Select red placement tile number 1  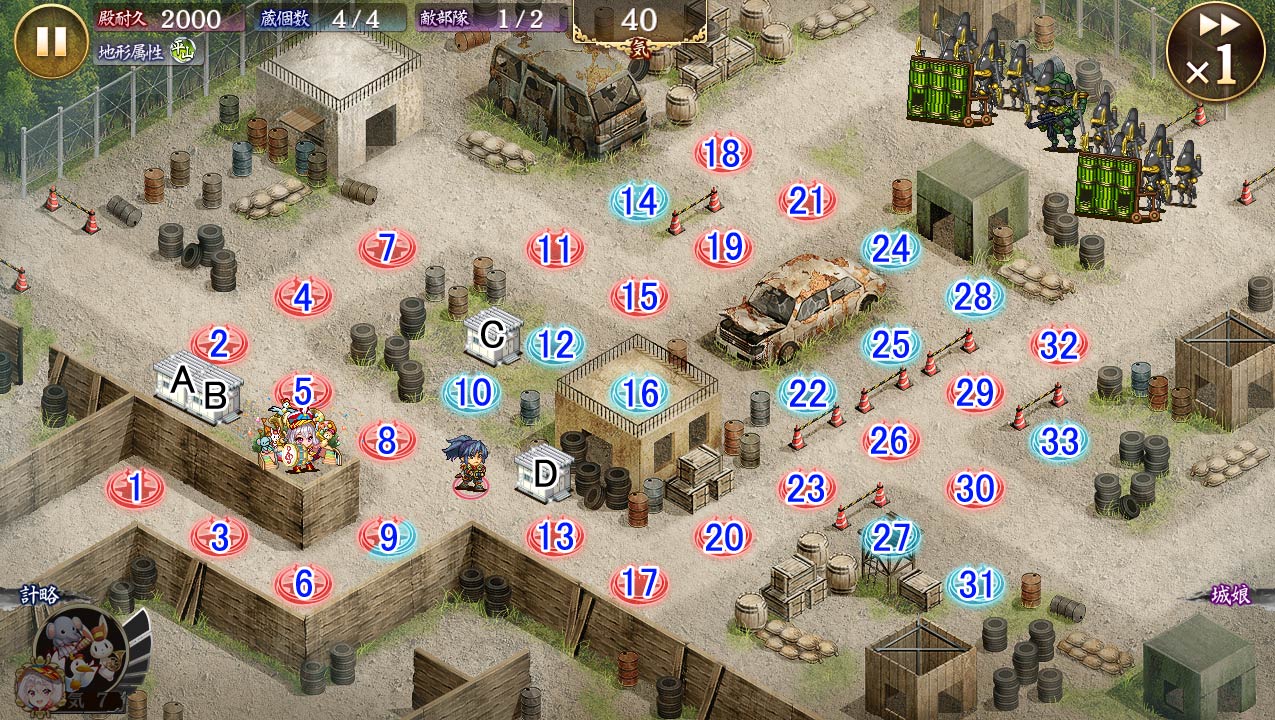click(x=135, y=488)
